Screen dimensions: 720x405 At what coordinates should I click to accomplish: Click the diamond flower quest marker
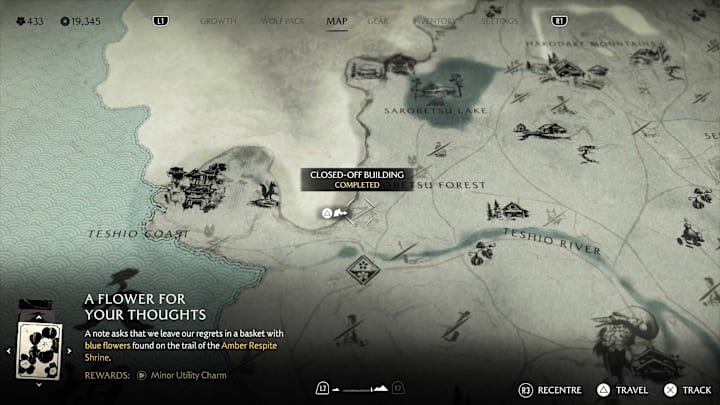[x=361, y=268]
